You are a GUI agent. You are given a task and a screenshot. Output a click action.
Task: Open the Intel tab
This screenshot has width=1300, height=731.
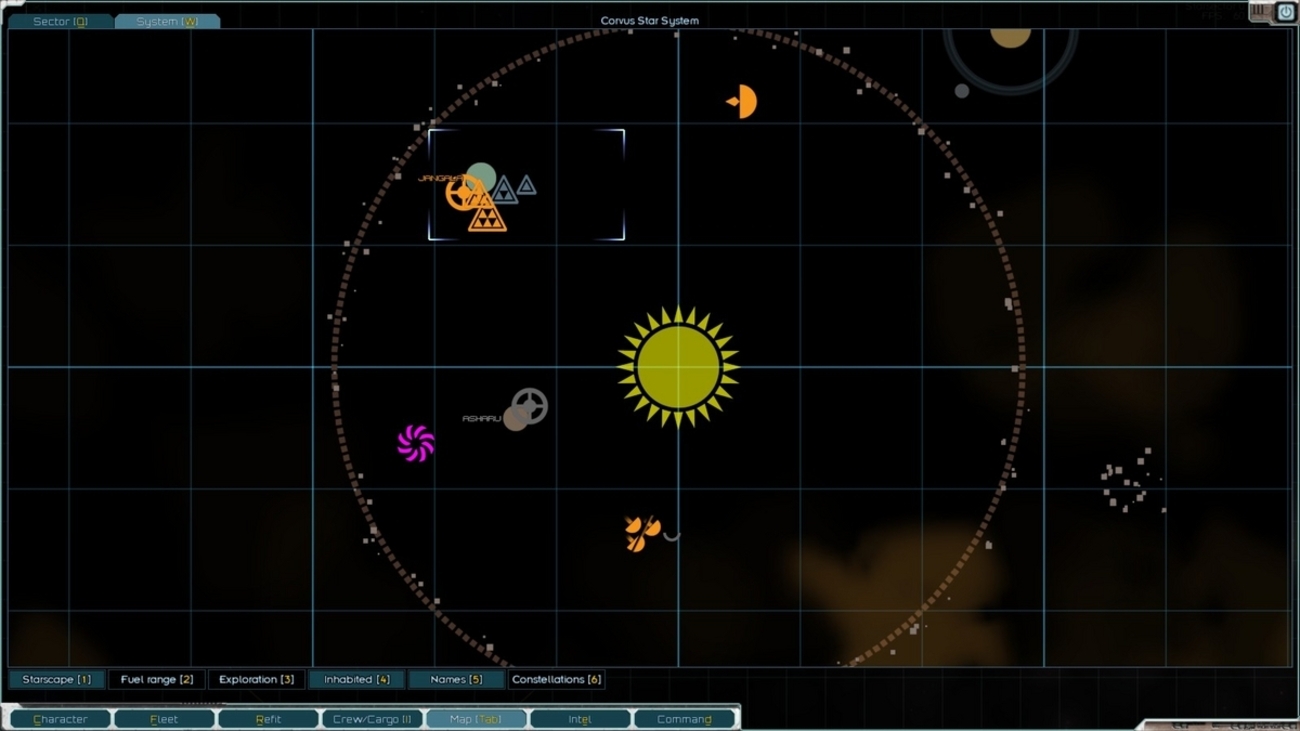tap(580, 719)
